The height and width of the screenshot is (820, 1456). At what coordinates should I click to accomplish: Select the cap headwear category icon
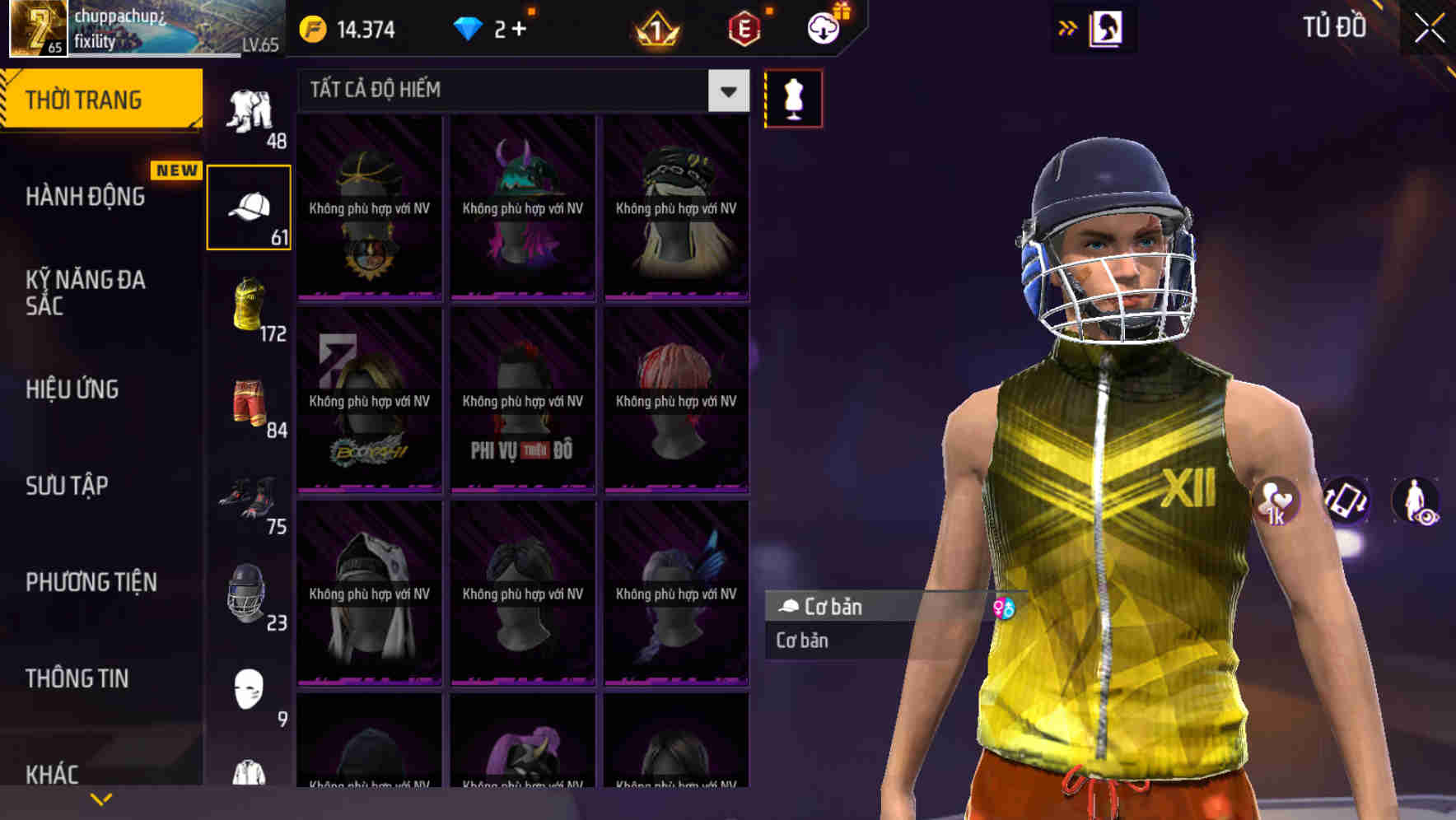click(250, 204)
